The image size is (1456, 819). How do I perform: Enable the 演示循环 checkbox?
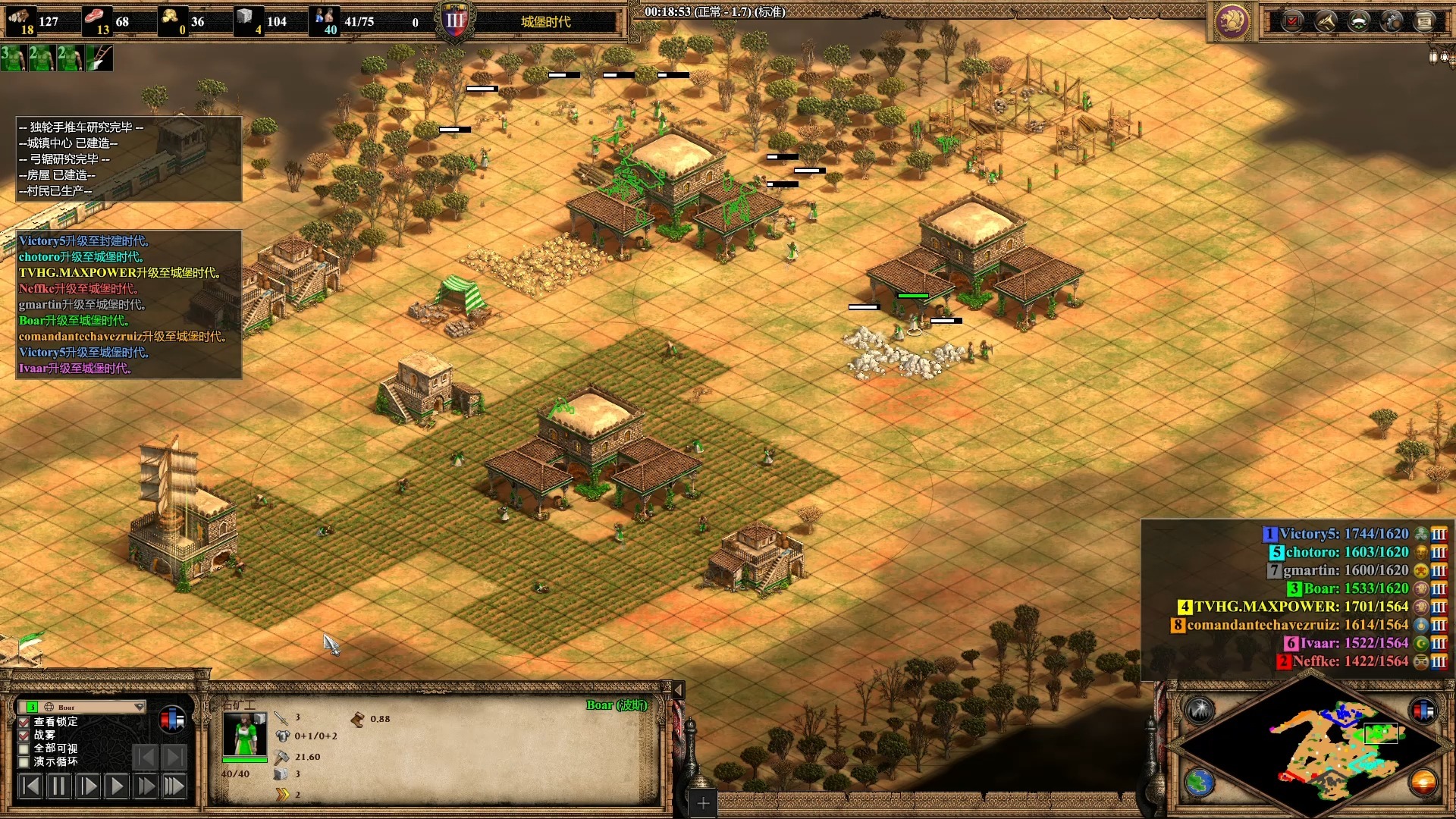pyautogui.click(x=24, y=762)
